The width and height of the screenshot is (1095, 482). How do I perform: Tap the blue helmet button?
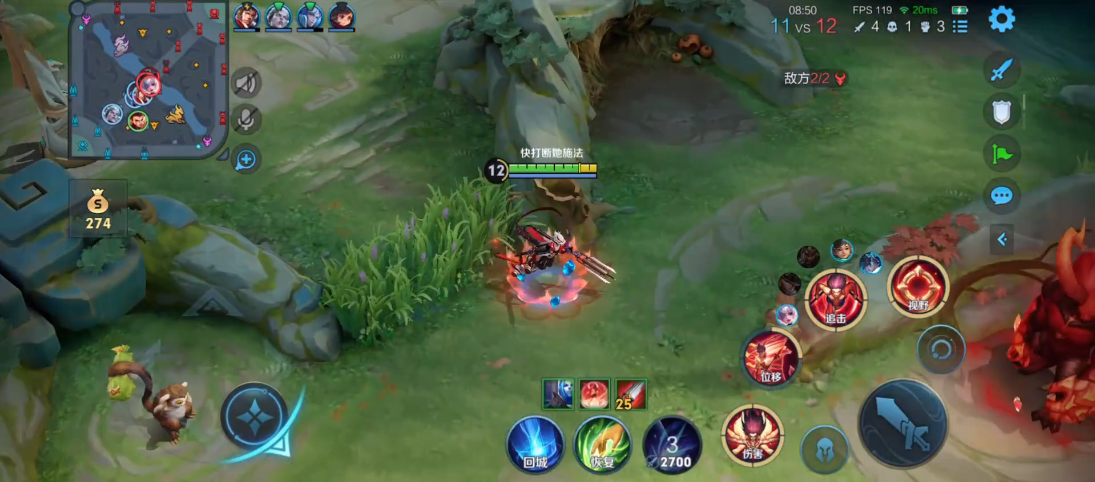(x=825, y=449)
